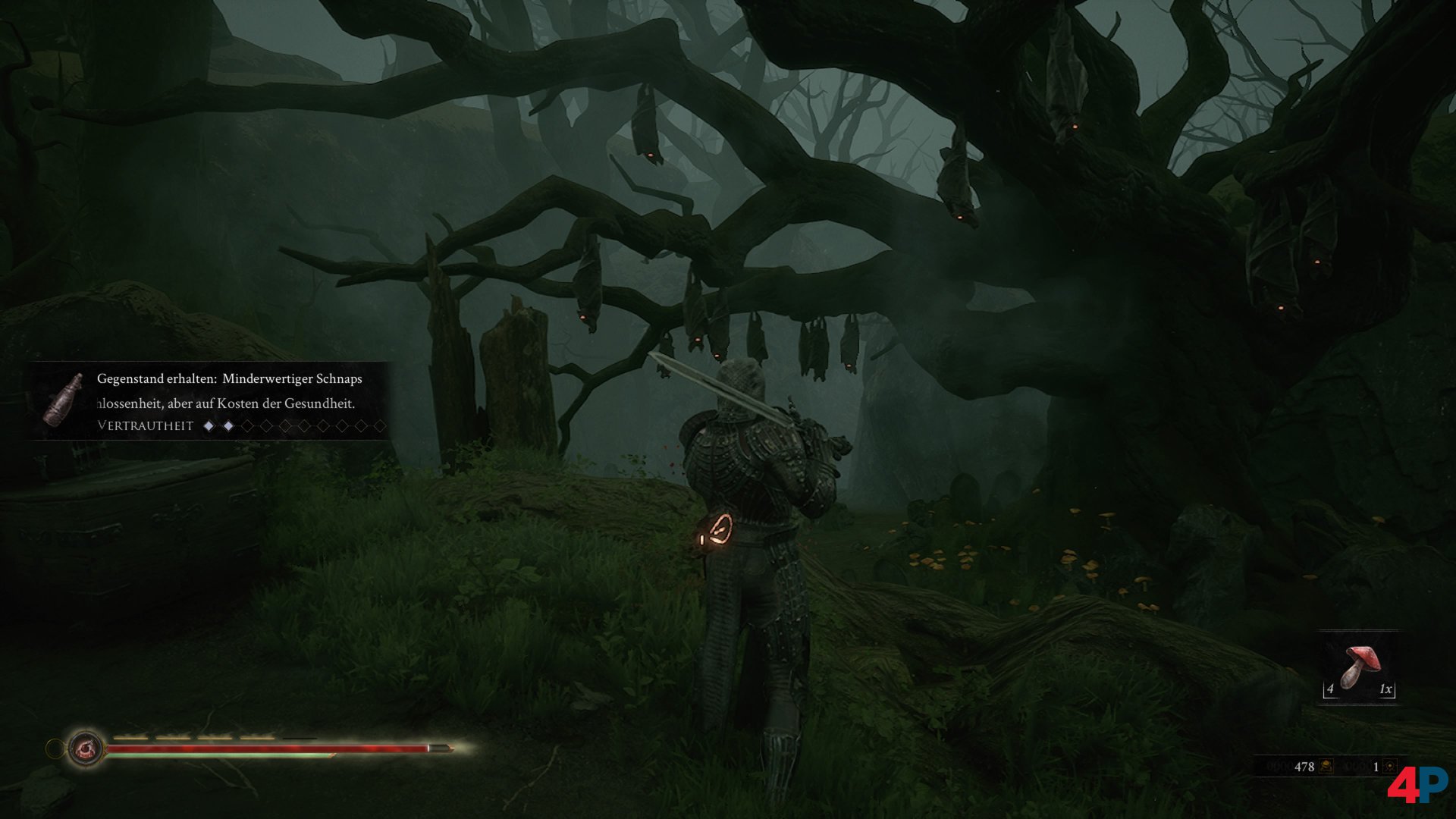Click the round shell emblem beside health bar

click(84, 749)
